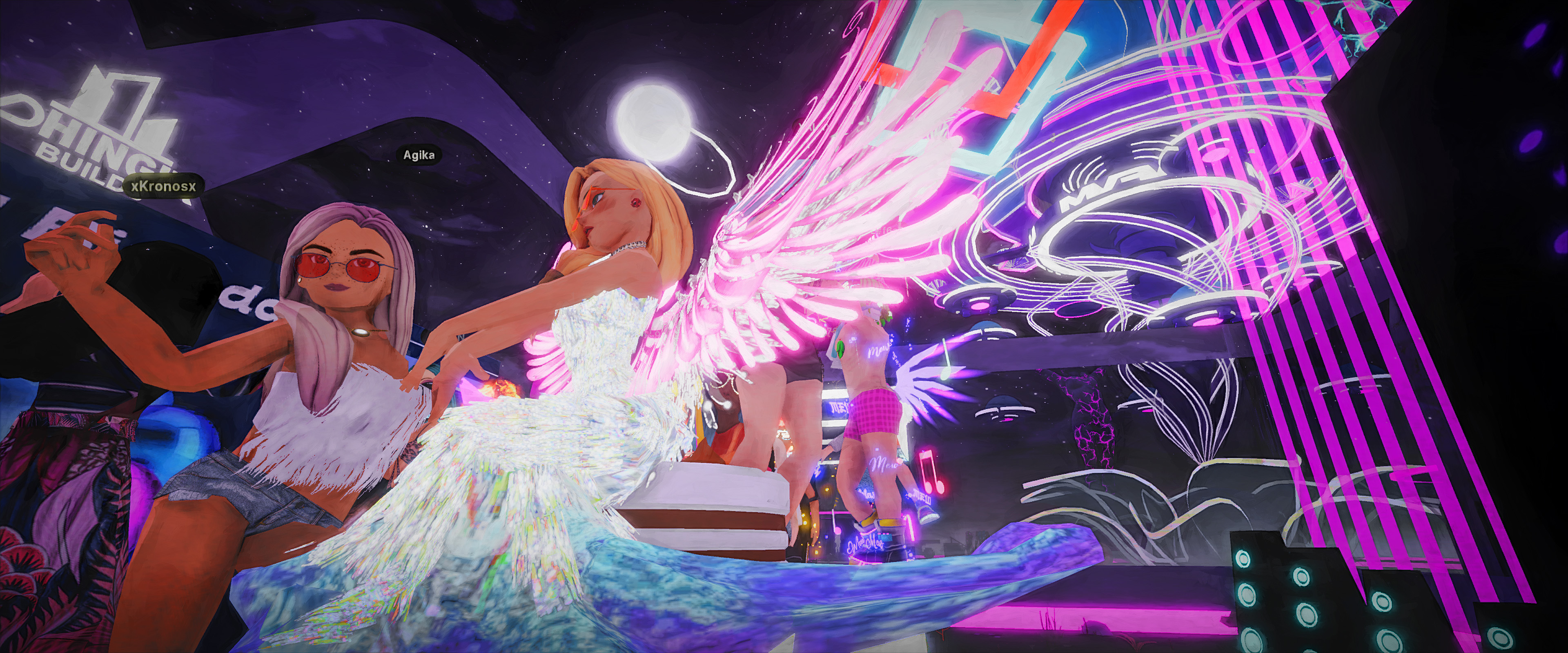Image resolution: width=1568 pixels, height=653 pixels.
Task: Open the Agika player name tag
Action: 419,155
